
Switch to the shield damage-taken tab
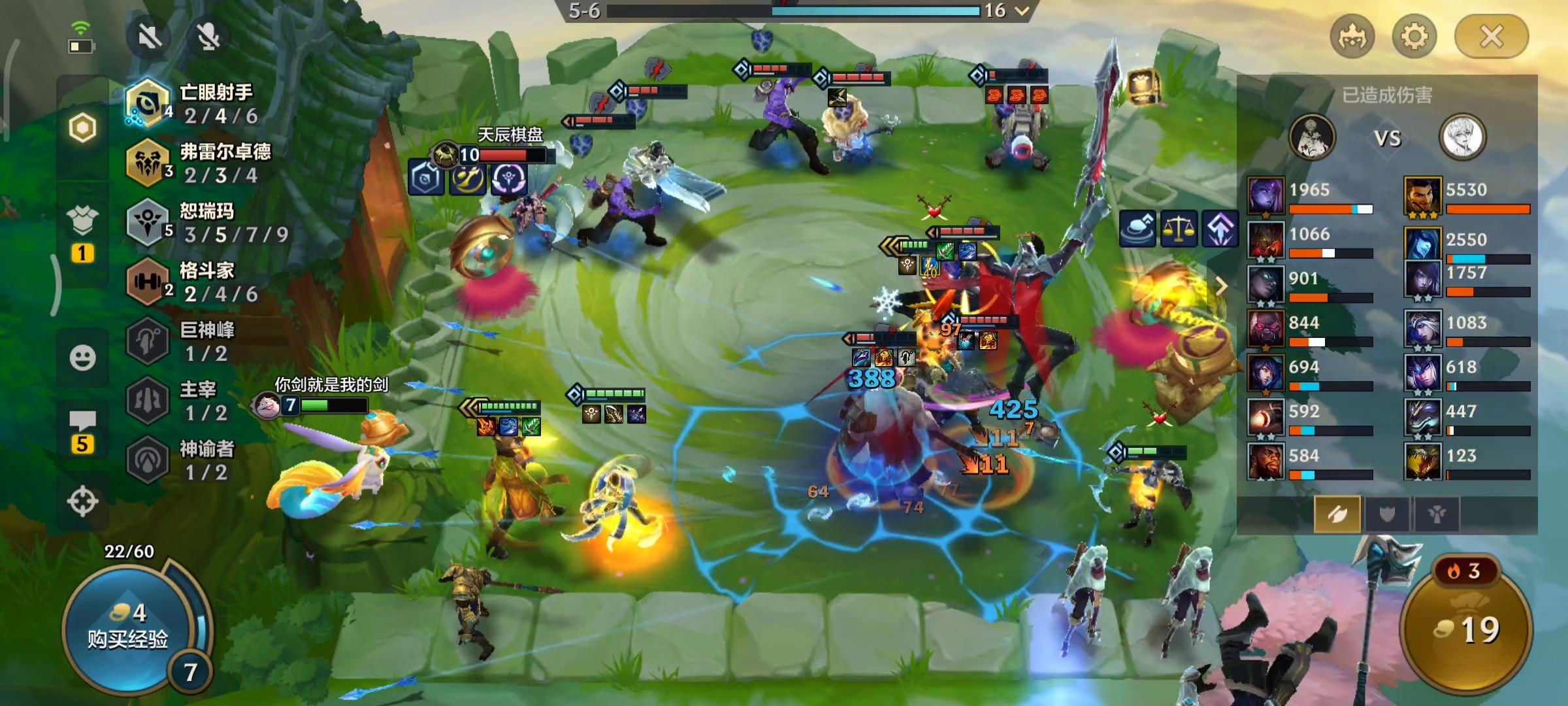click(1386, 514)
